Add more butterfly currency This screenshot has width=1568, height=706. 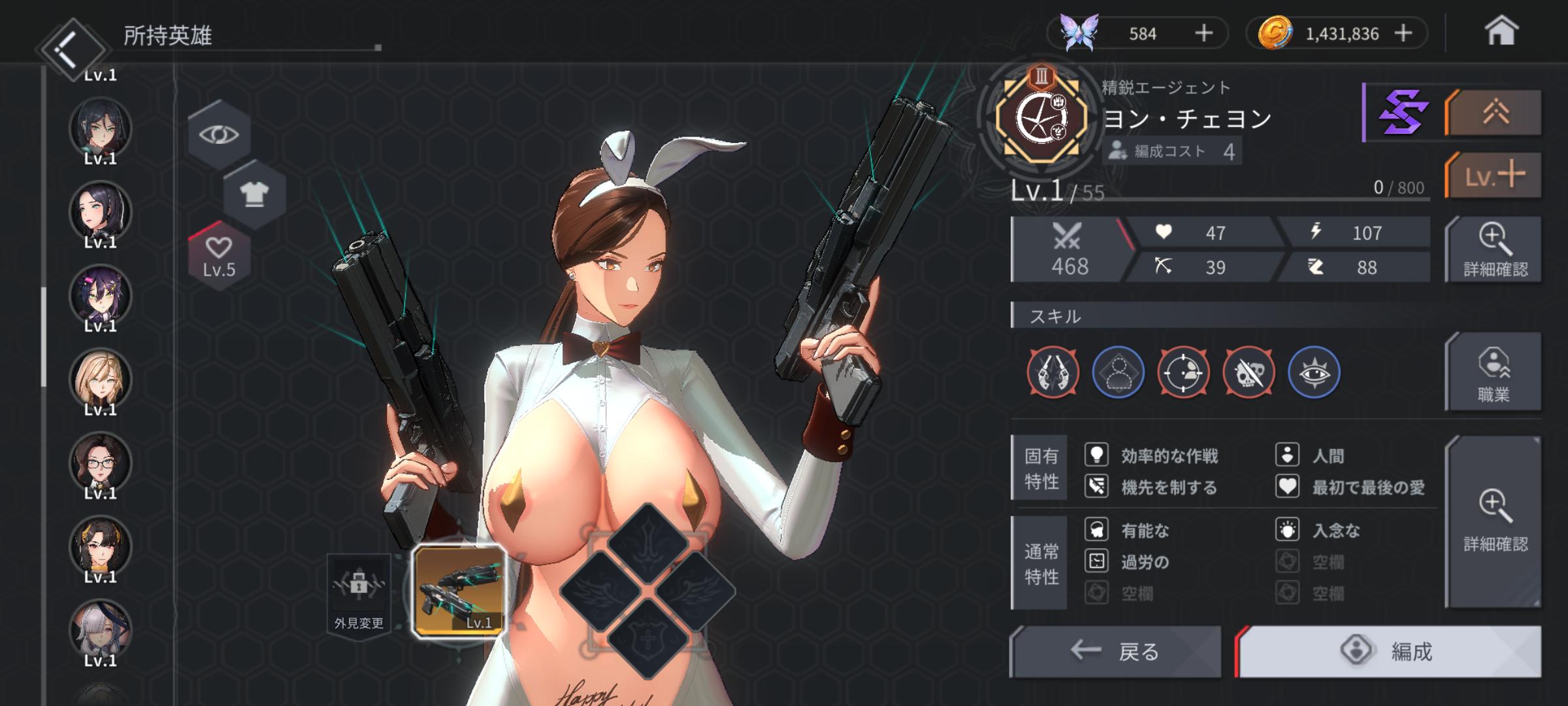pos(1203,33)
